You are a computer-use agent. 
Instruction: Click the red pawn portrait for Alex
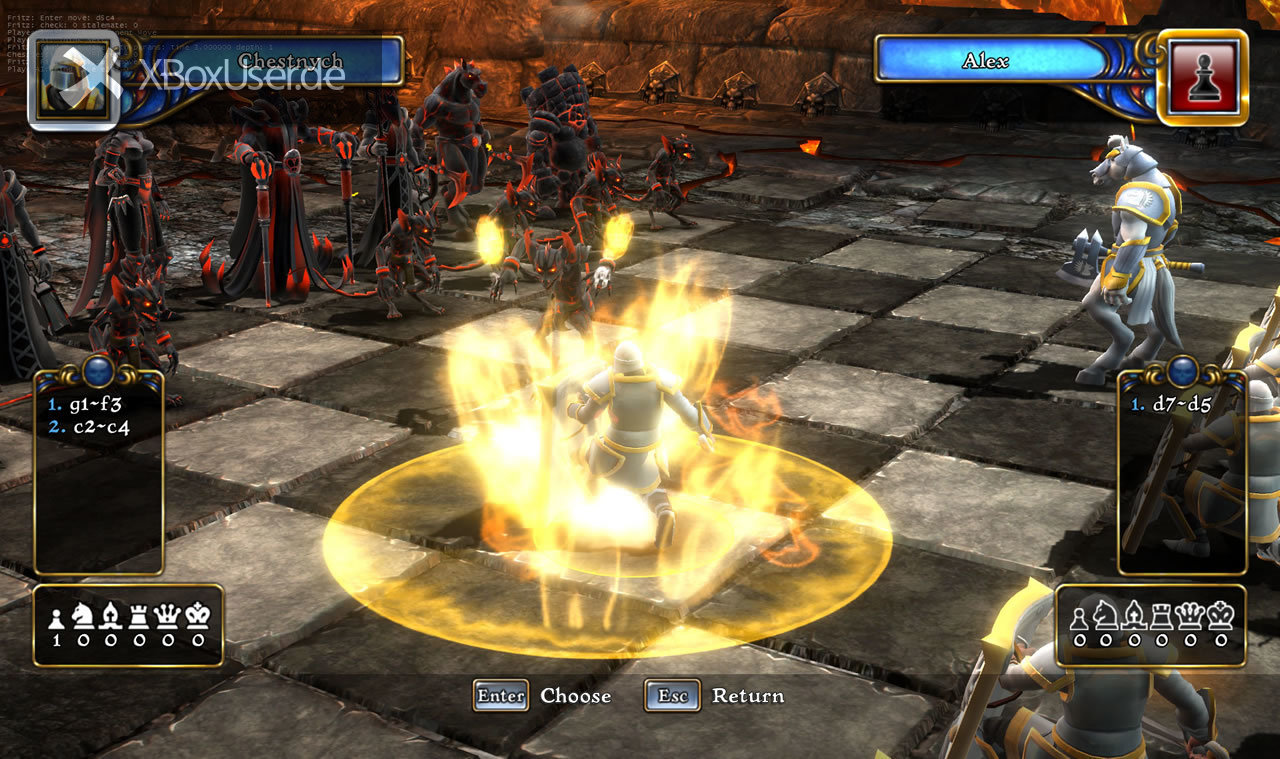1202,77
